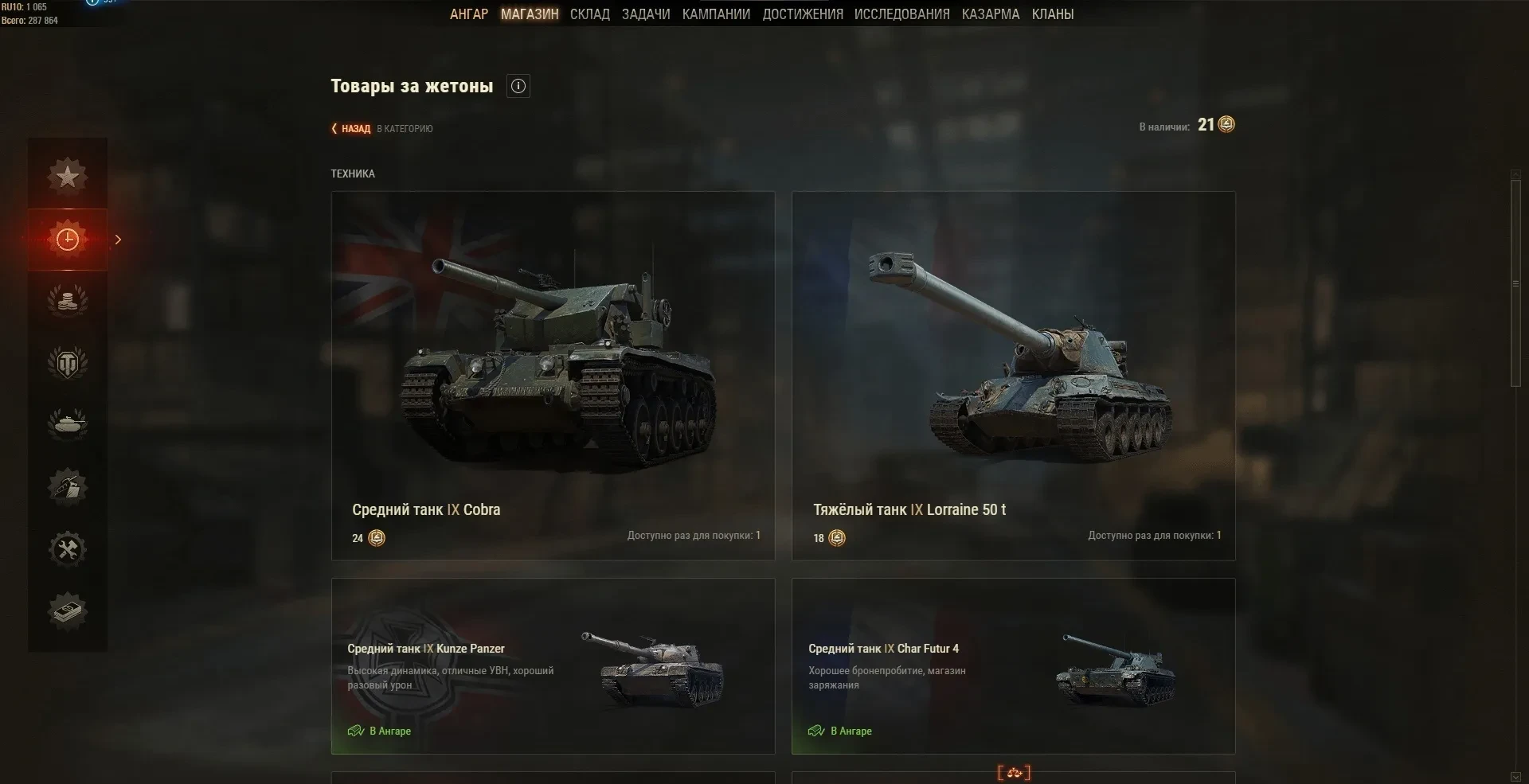The image size is (1529, 784).
Task: Open the star featured shop category
Action: [68, 177]
